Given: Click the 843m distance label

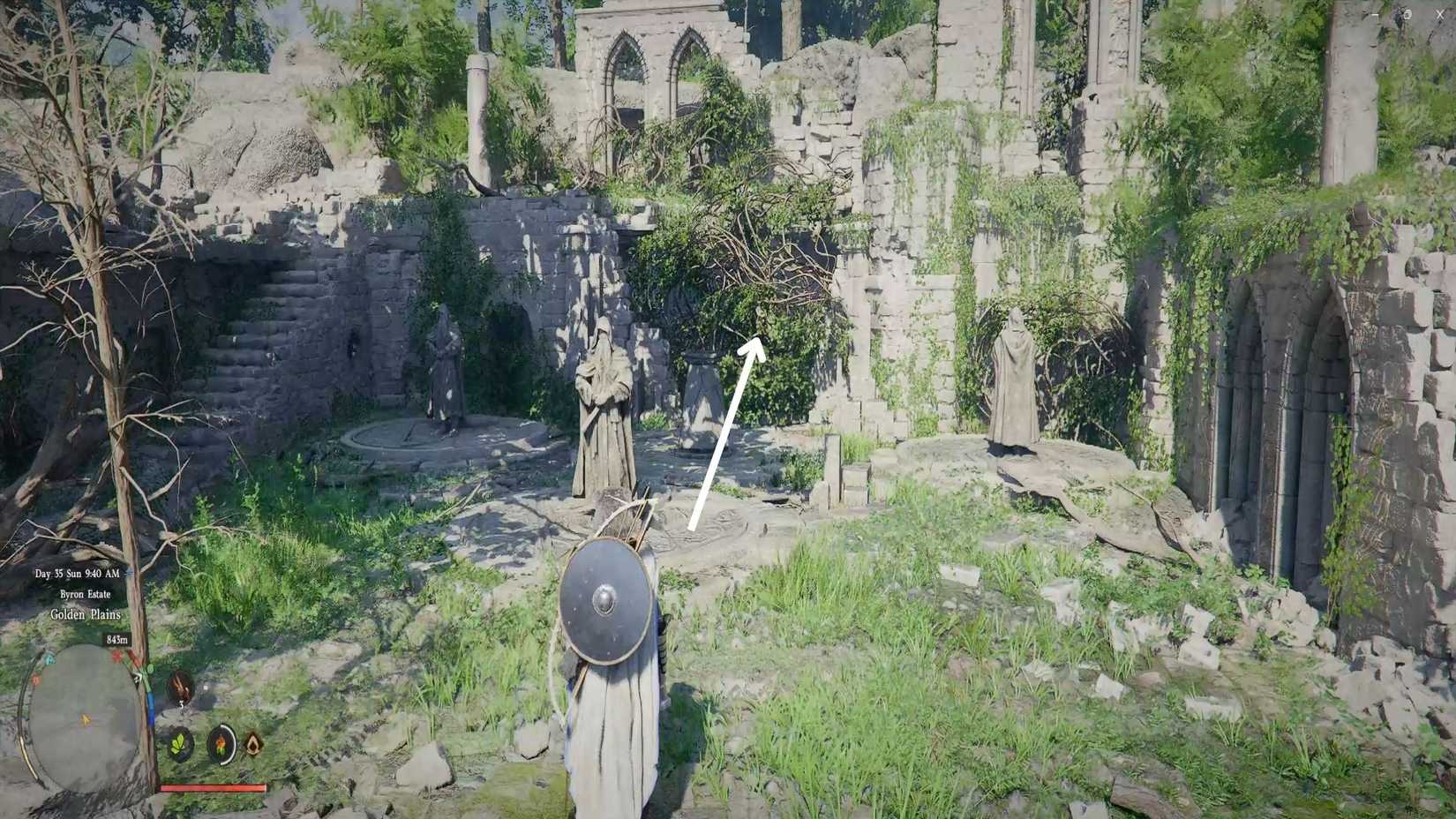Looking at the screenshot, I should pyautogui.click(x=117, y=639).
